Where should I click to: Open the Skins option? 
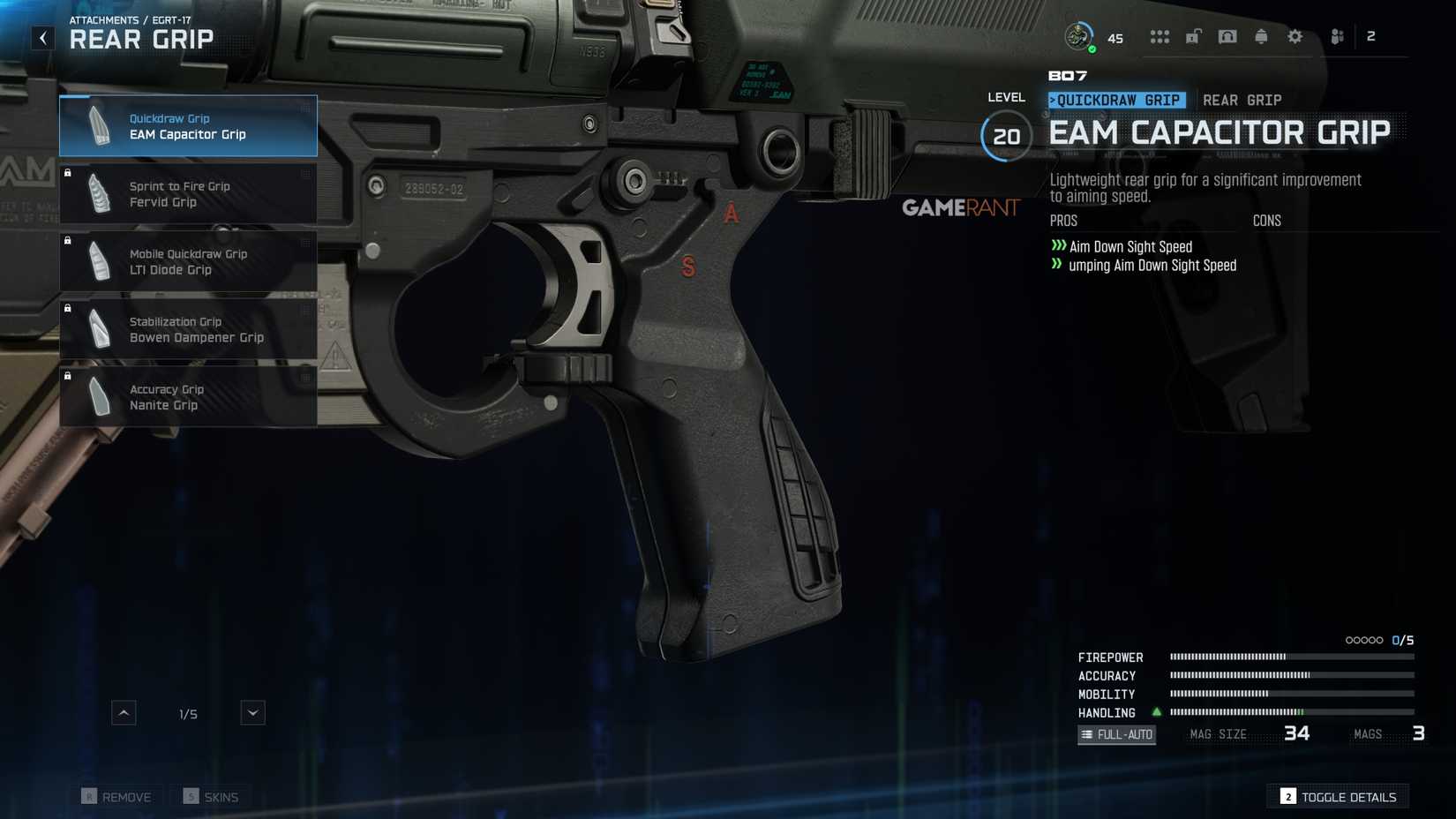pyautogui.click(x=211, y=797)
